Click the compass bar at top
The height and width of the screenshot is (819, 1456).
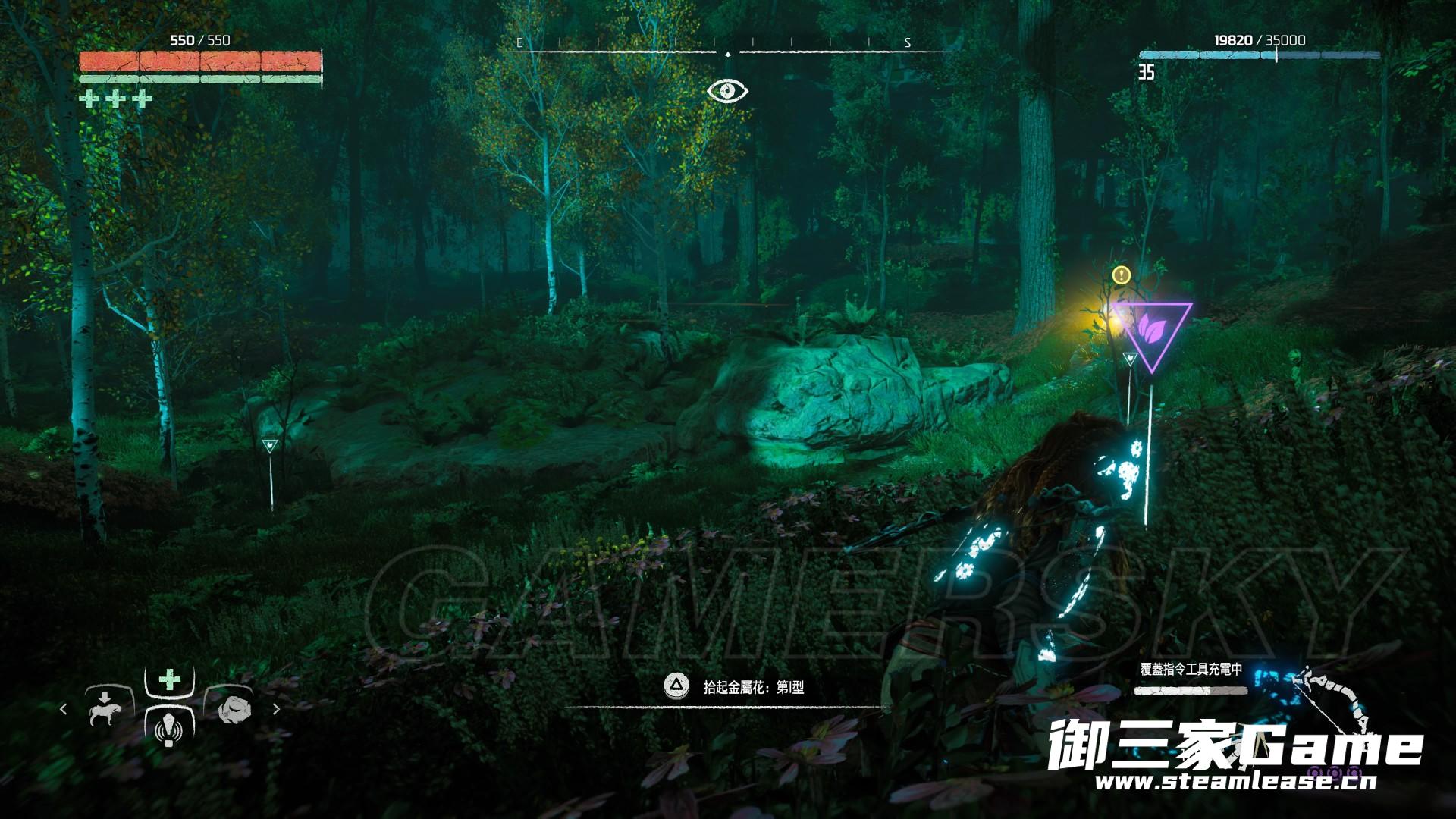pyautogui.click(x=727, y=47)
